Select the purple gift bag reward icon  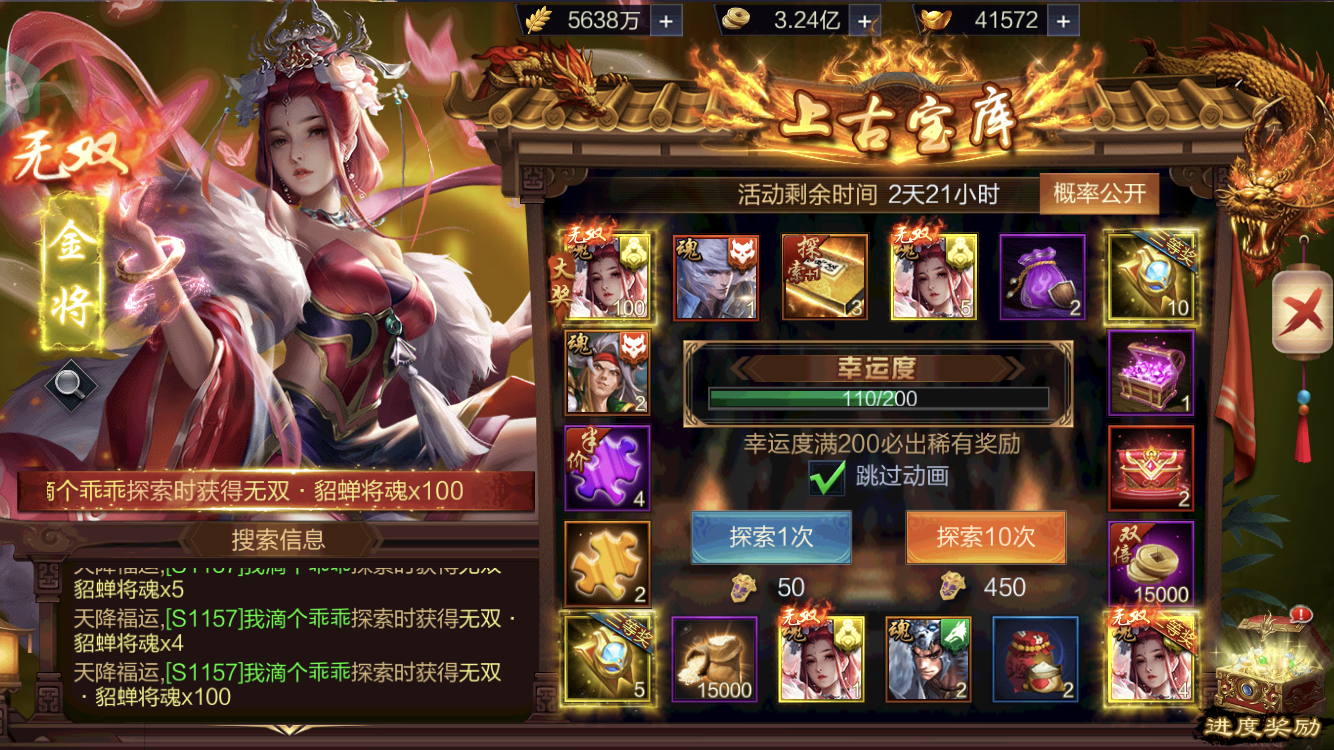point(1041,277)
